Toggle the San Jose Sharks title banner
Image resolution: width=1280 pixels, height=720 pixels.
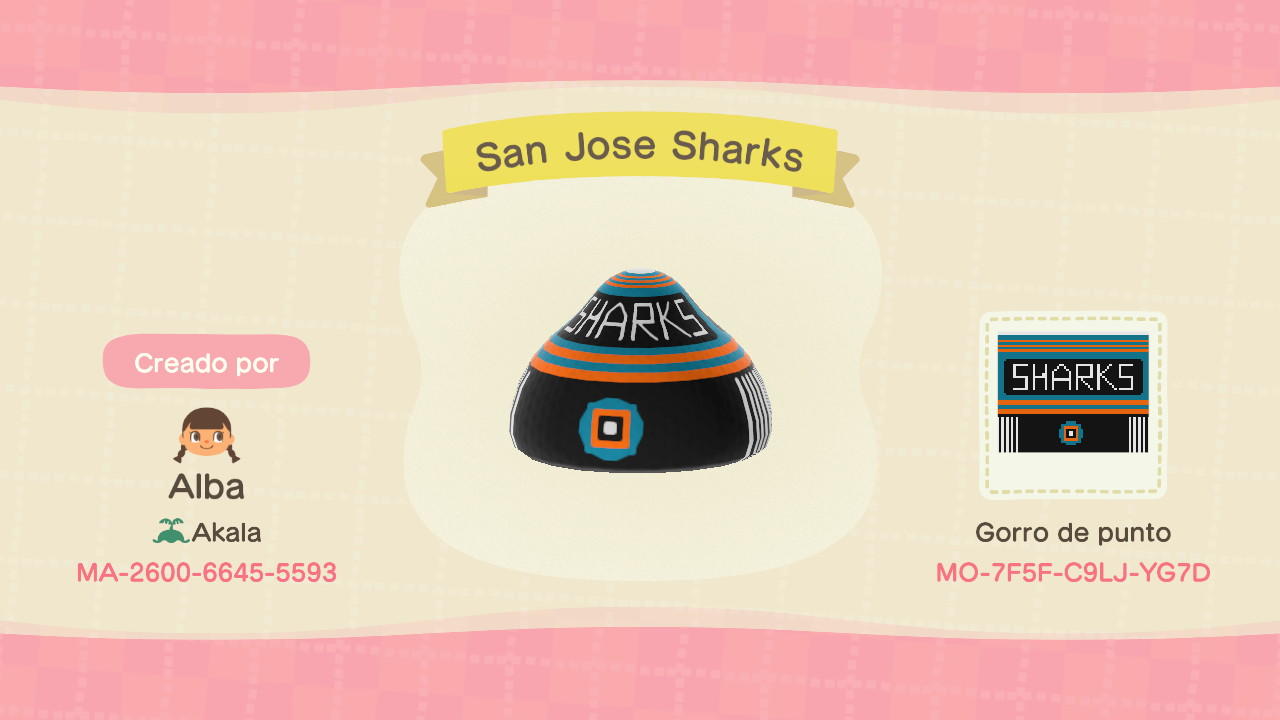tap(640, 152)
